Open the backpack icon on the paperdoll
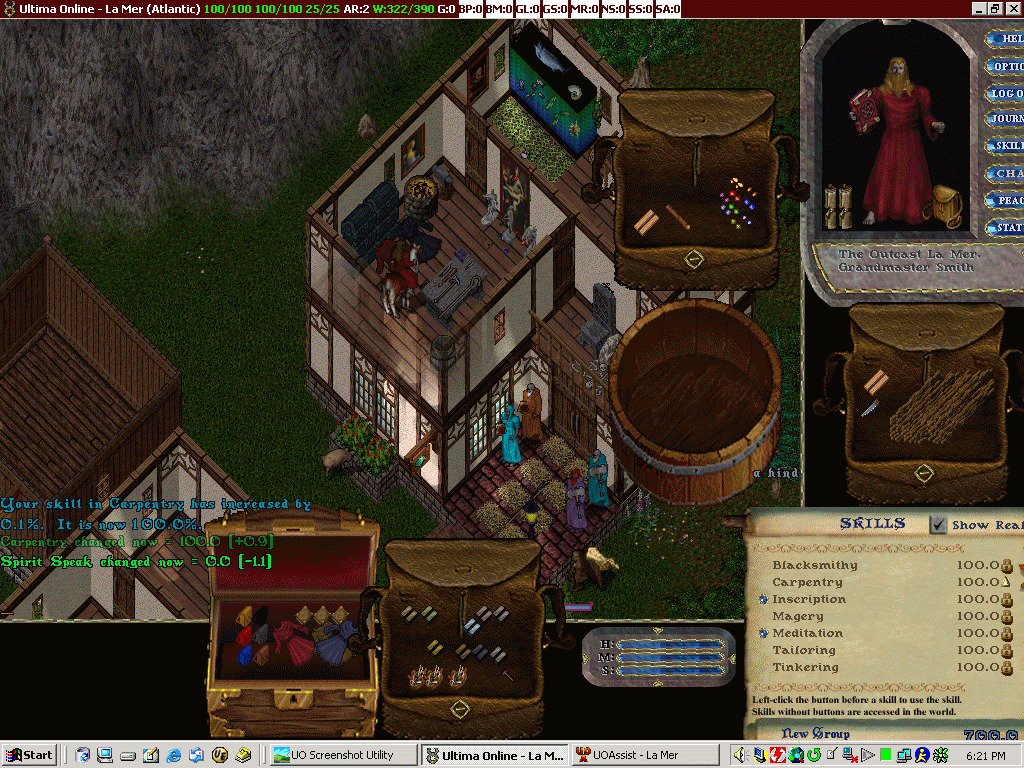 point(945,203)
